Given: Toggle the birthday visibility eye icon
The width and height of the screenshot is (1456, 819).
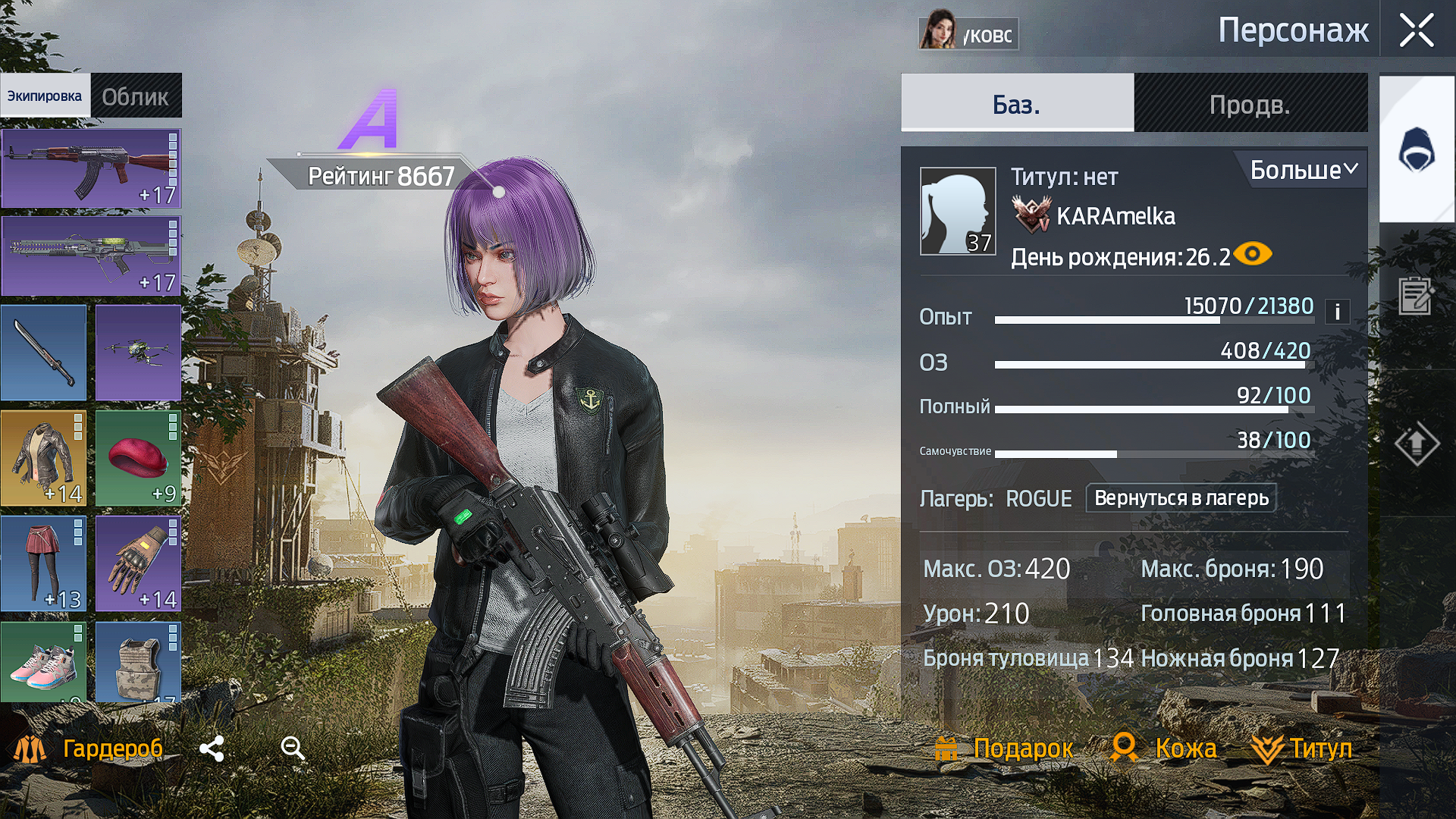Looking at the screenshot, I should pos(1253,254).
